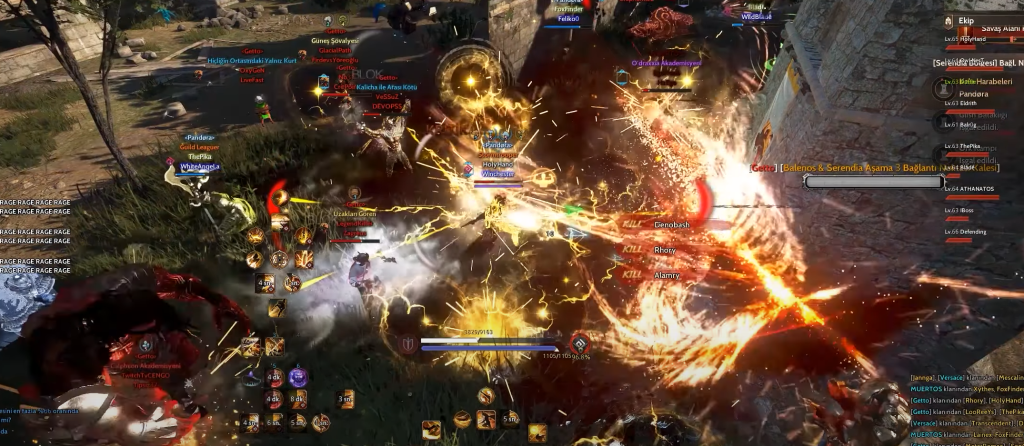The width and height of the screenshot is (1024, 446).
Task: Open the guild kill chat log
Action: [965, 410]
